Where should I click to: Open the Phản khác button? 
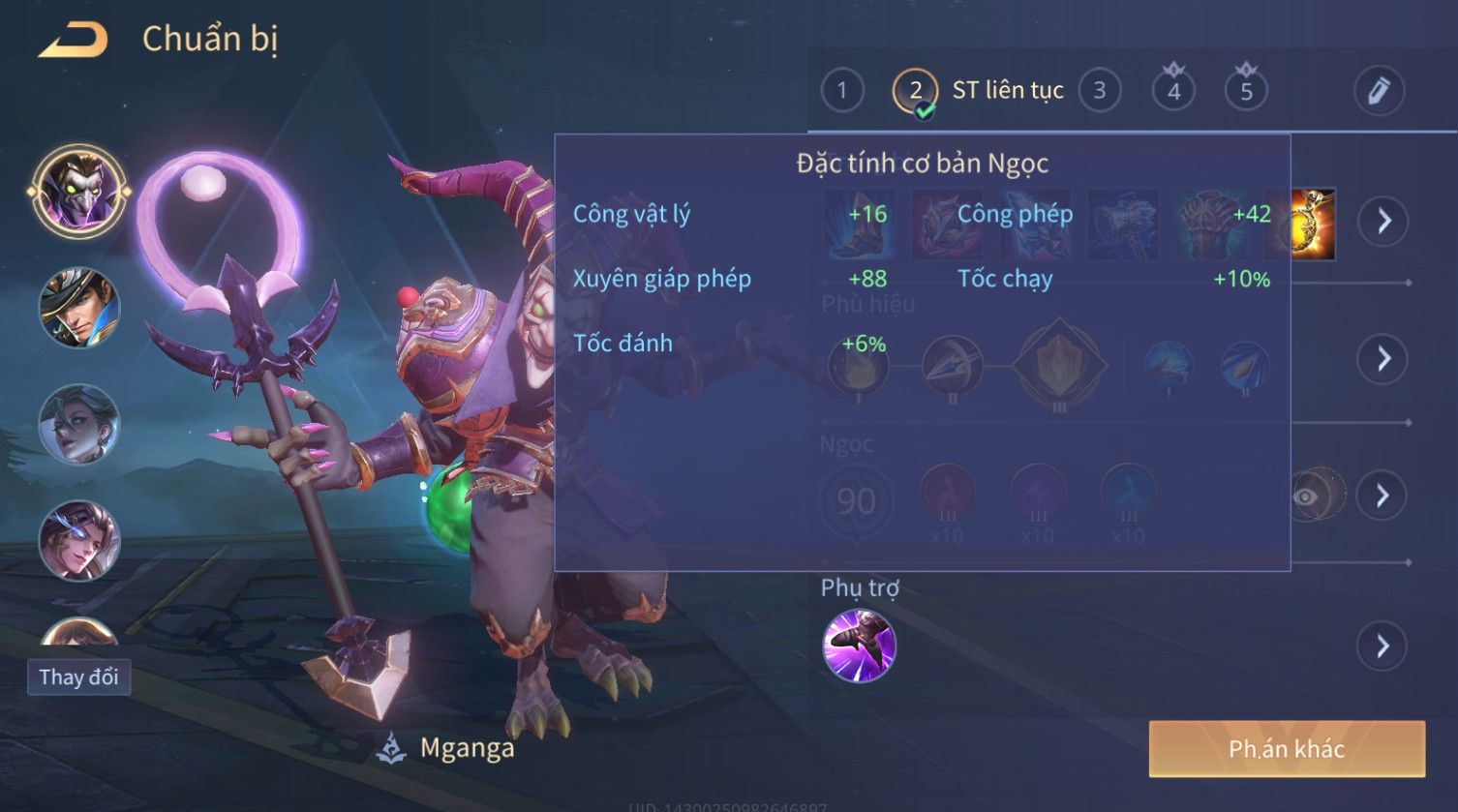click(1287, 748)
